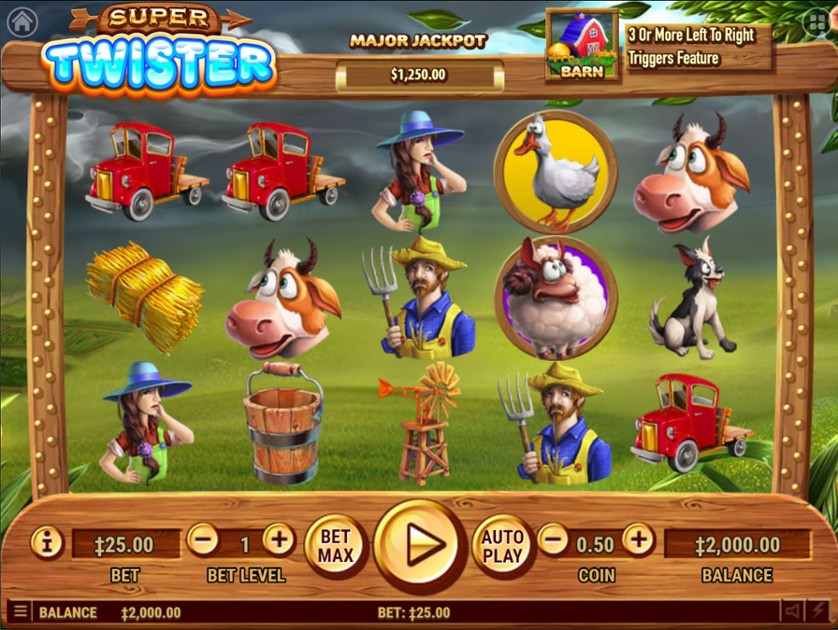
Task: Open the hamburger menu in bottom bar
Action: [x=19, y=611]
